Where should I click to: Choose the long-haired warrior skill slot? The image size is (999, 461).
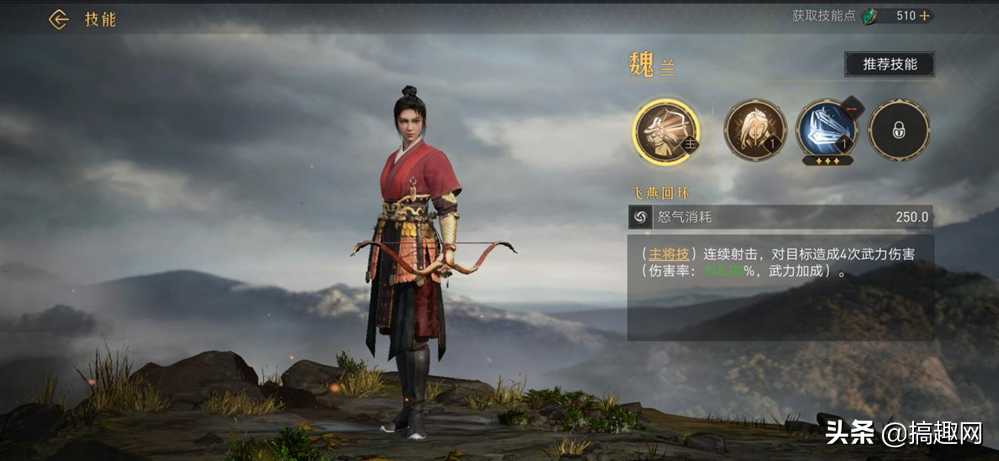point(755,130)
